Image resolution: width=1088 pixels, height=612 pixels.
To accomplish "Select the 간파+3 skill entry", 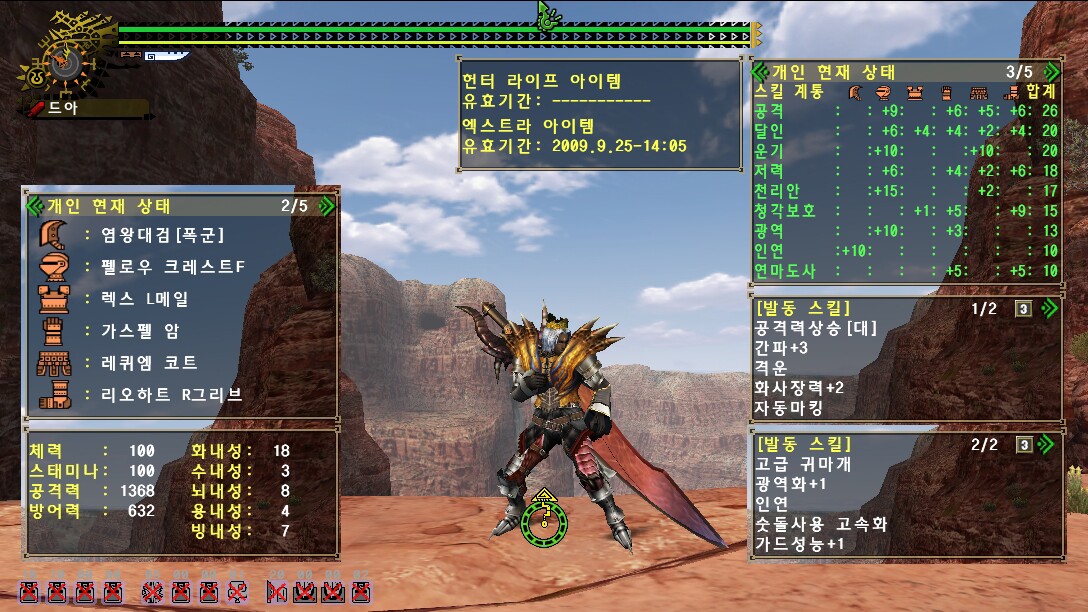I will 781,347.
